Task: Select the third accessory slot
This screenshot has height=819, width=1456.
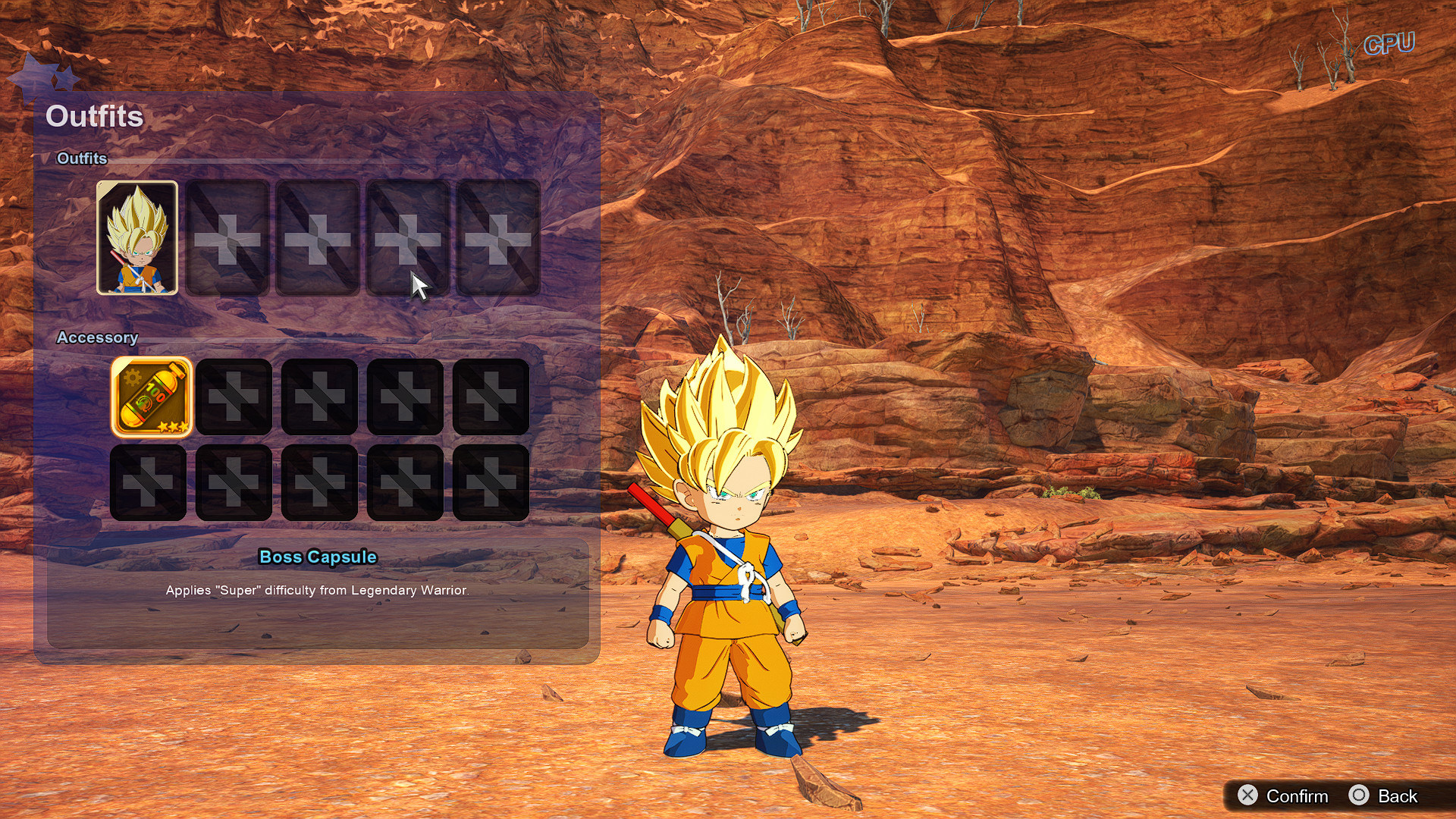Action: coord(319,397)
